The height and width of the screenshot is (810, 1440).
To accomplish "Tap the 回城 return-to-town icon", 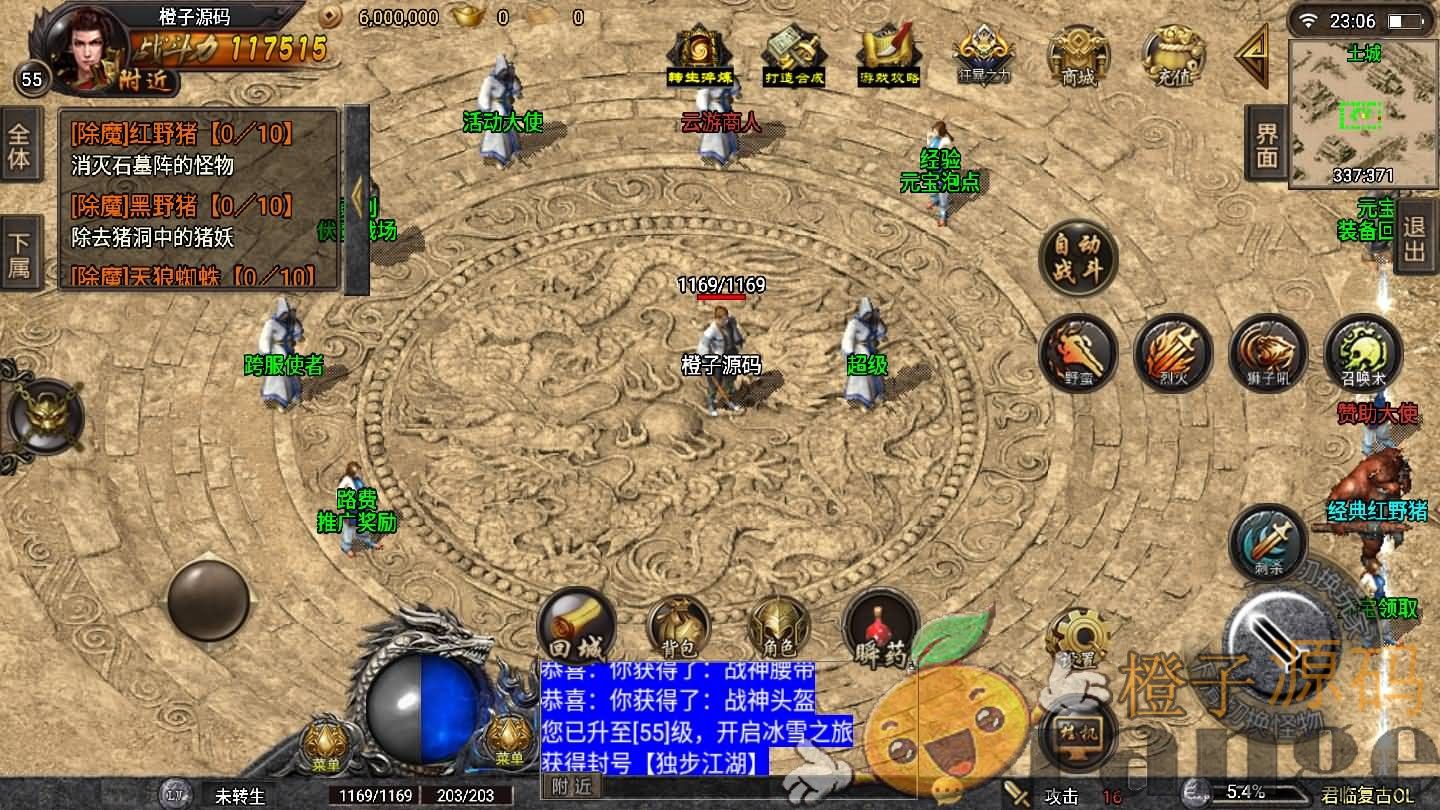I will pos(575,627).
